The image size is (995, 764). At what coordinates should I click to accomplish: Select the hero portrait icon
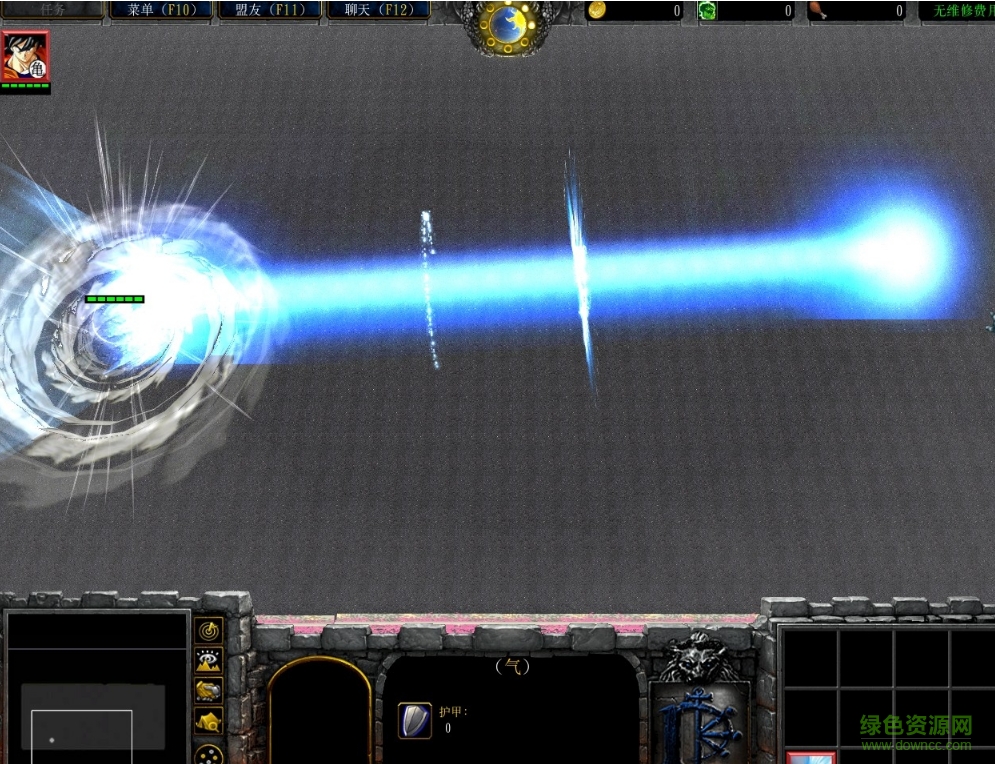[x=25, y=56]
